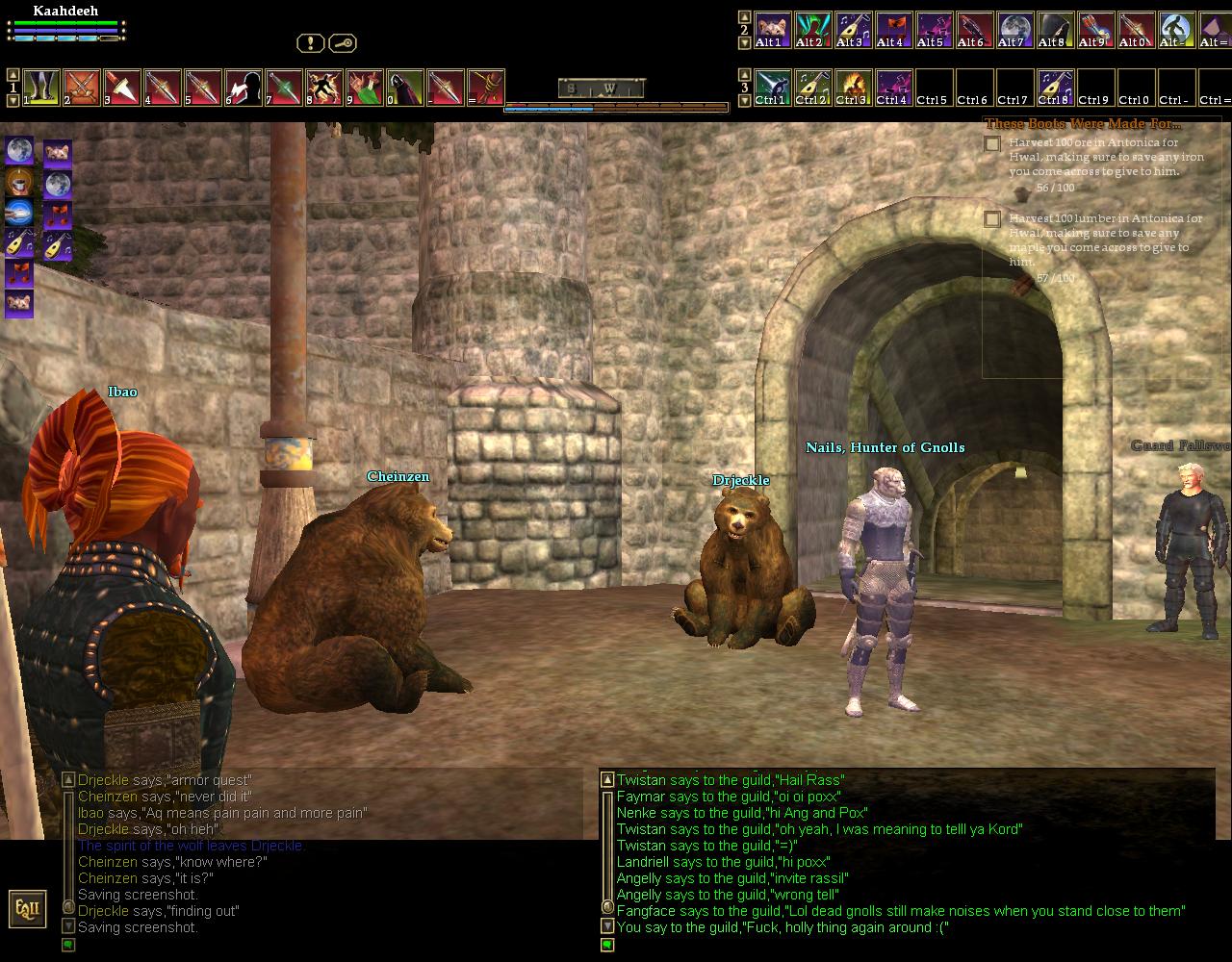
Task: Toggle the harvest 100 ore objective checkbox
Action: click(x=992, y=144)
